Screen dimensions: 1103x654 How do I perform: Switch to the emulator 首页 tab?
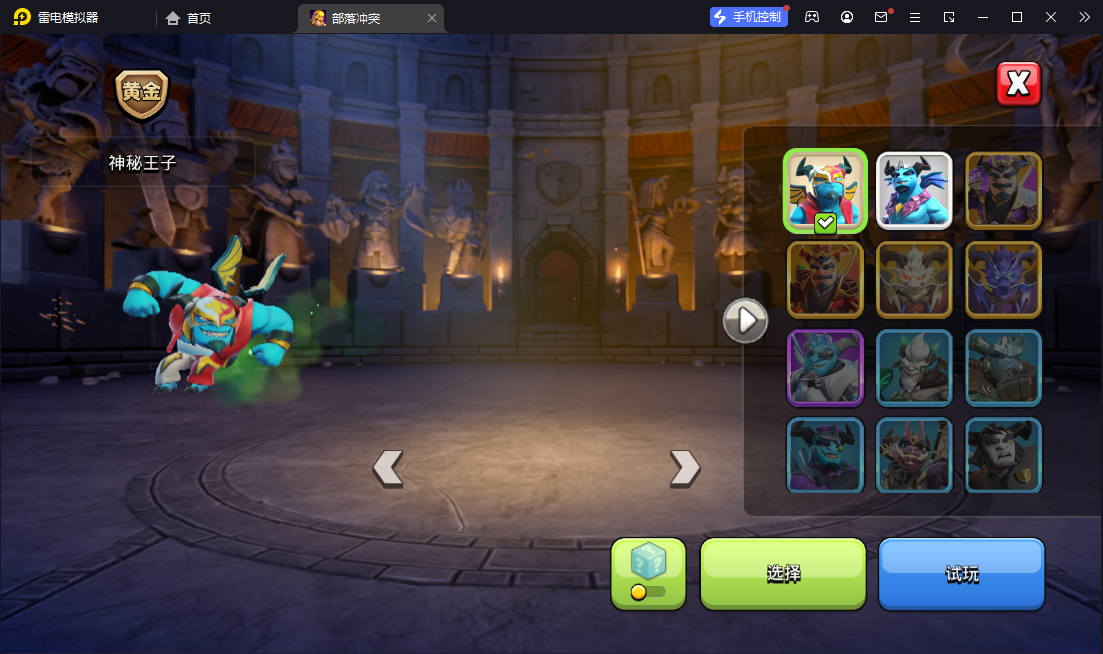[x=189, y=17]
